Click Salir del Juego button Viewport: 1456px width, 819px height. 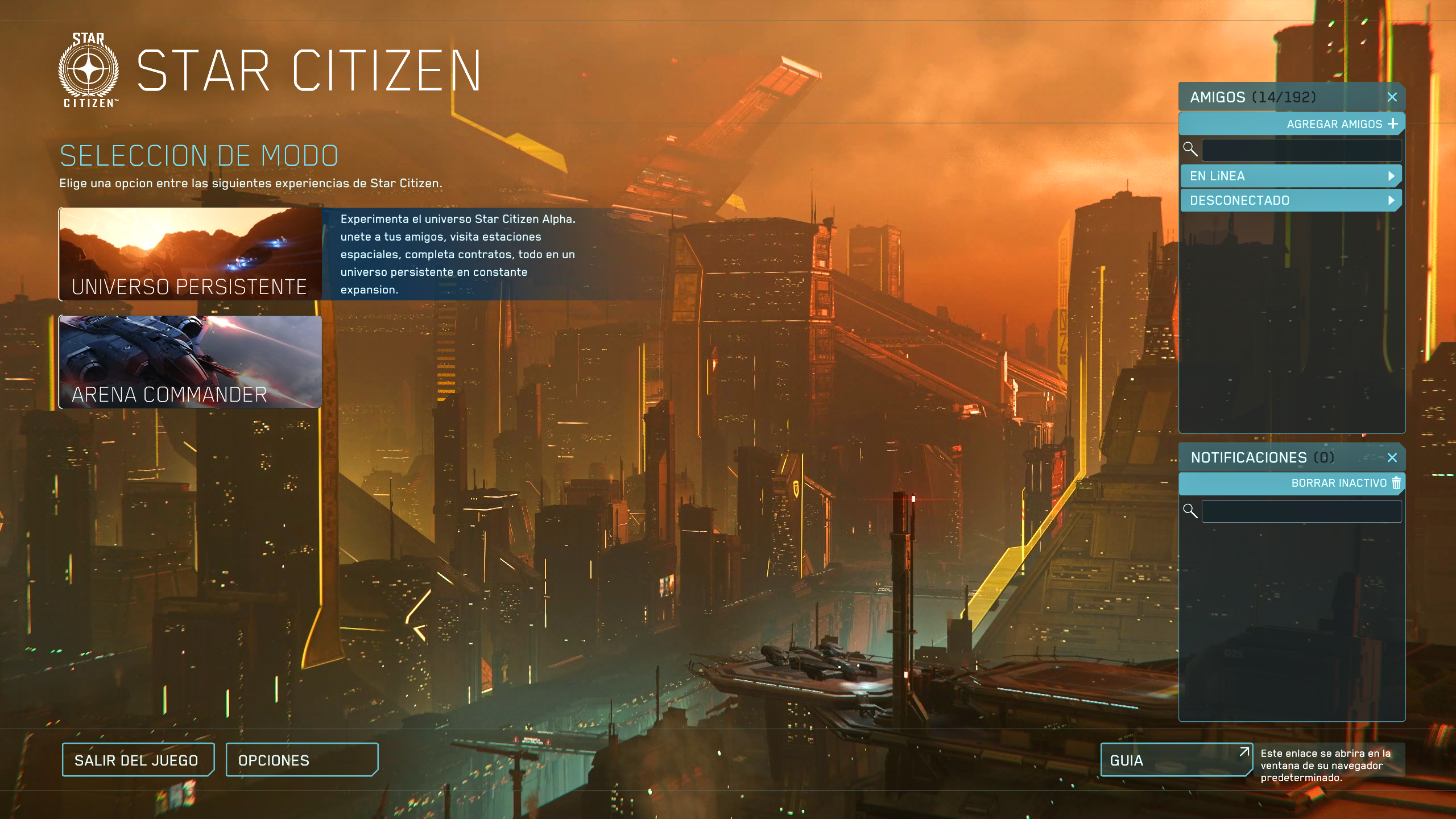coord(138,760)
